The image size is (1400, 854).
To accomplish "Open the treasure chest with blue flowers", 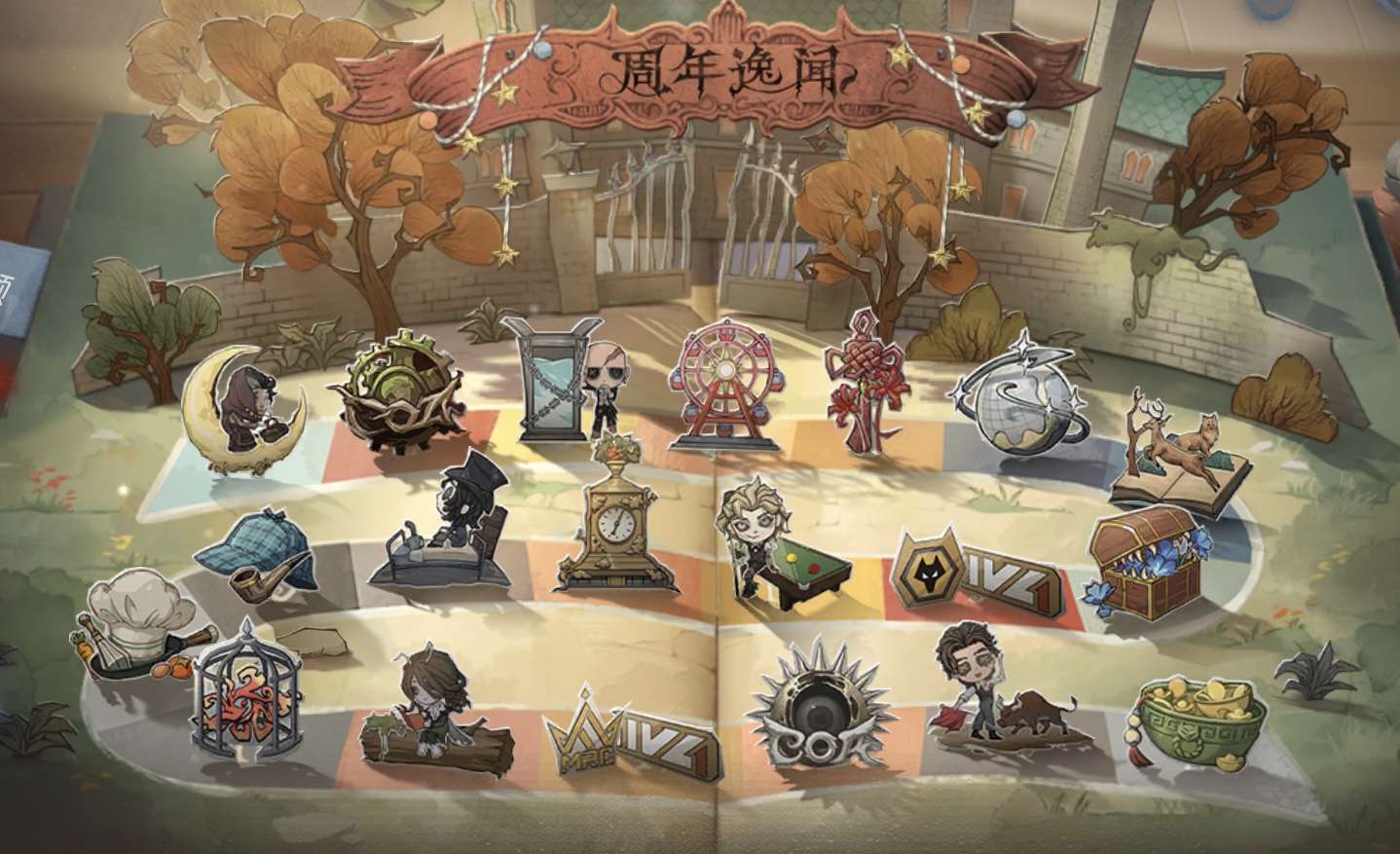I will click(1146, 565).
